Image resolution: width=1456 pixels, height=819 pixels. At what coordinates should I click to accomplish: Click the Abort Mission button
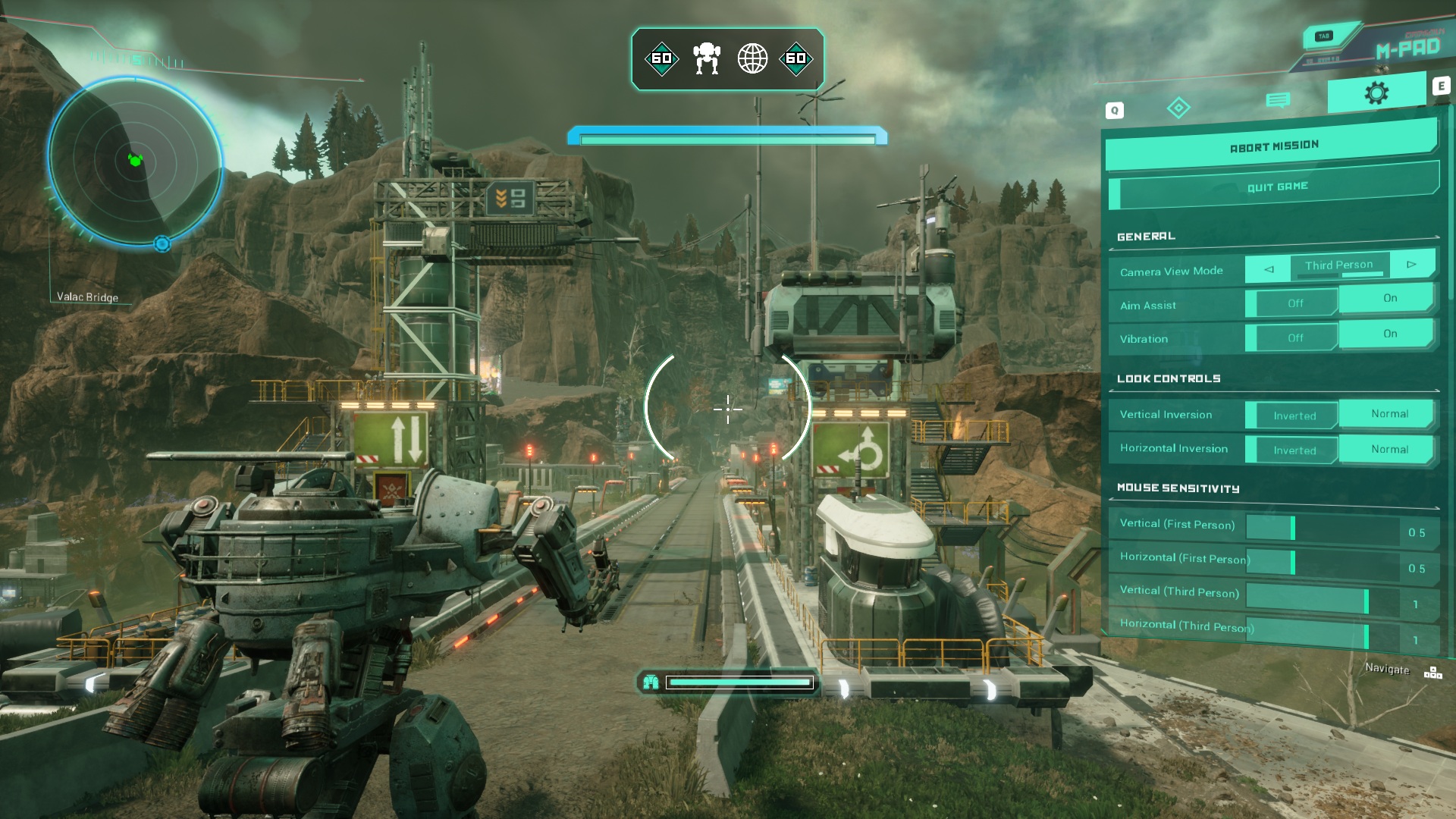coord(1272,146)
